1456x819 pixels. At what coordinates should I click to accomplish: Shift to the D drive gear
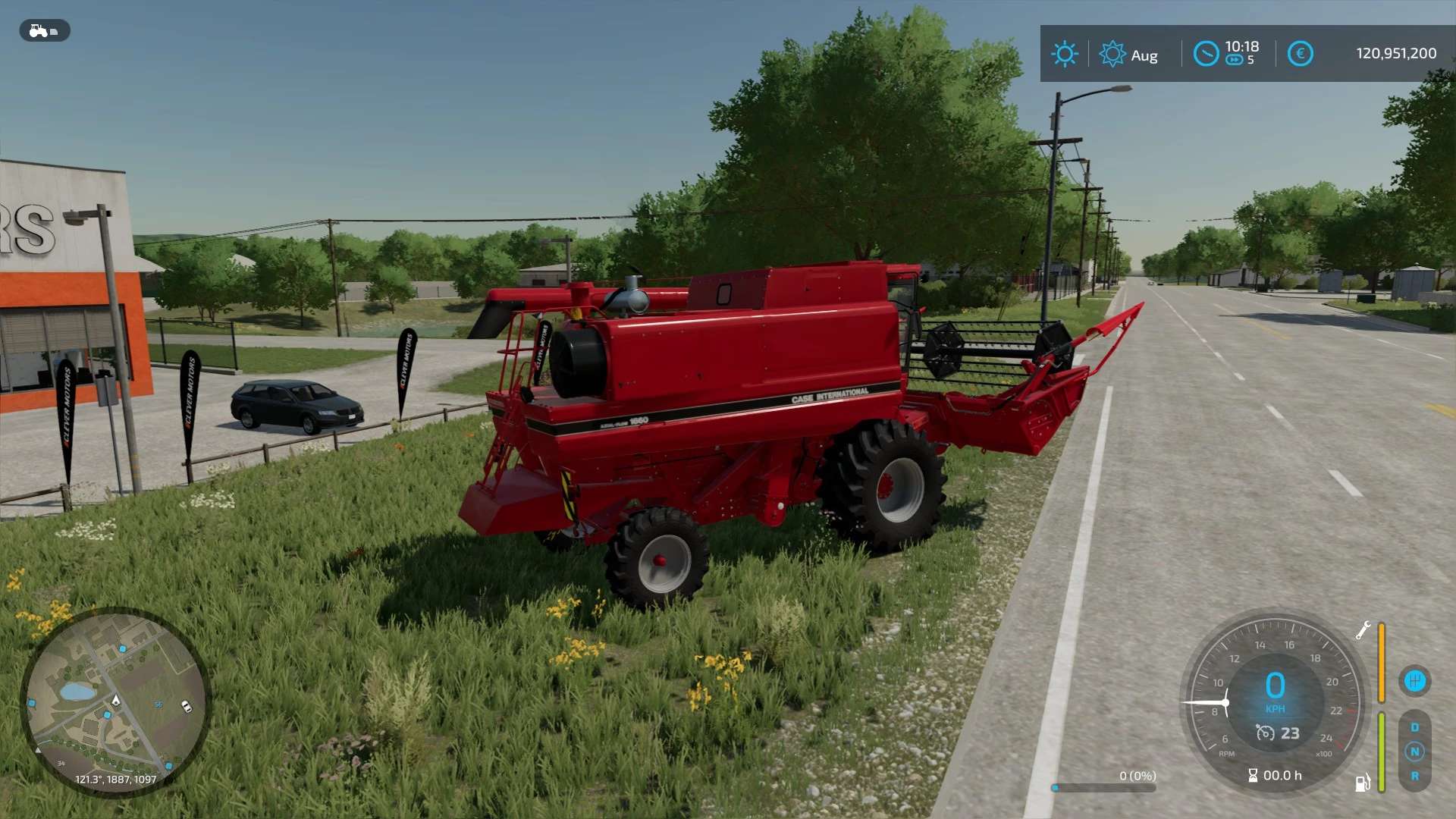(x=1414, y=727)
